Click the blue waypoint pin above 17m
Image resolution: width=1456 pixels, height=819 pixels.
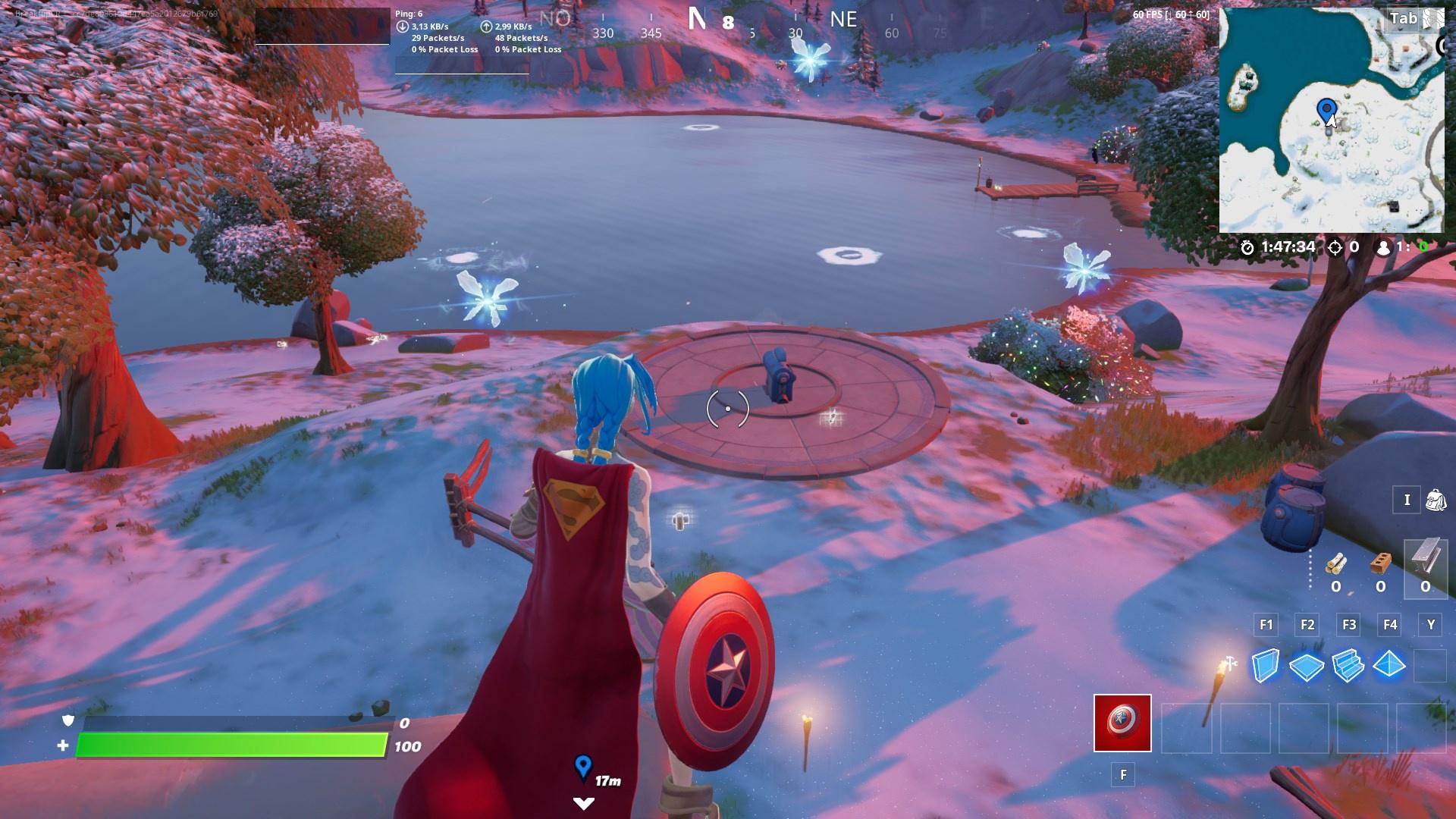pyautogui.click(x=582, y=767)
